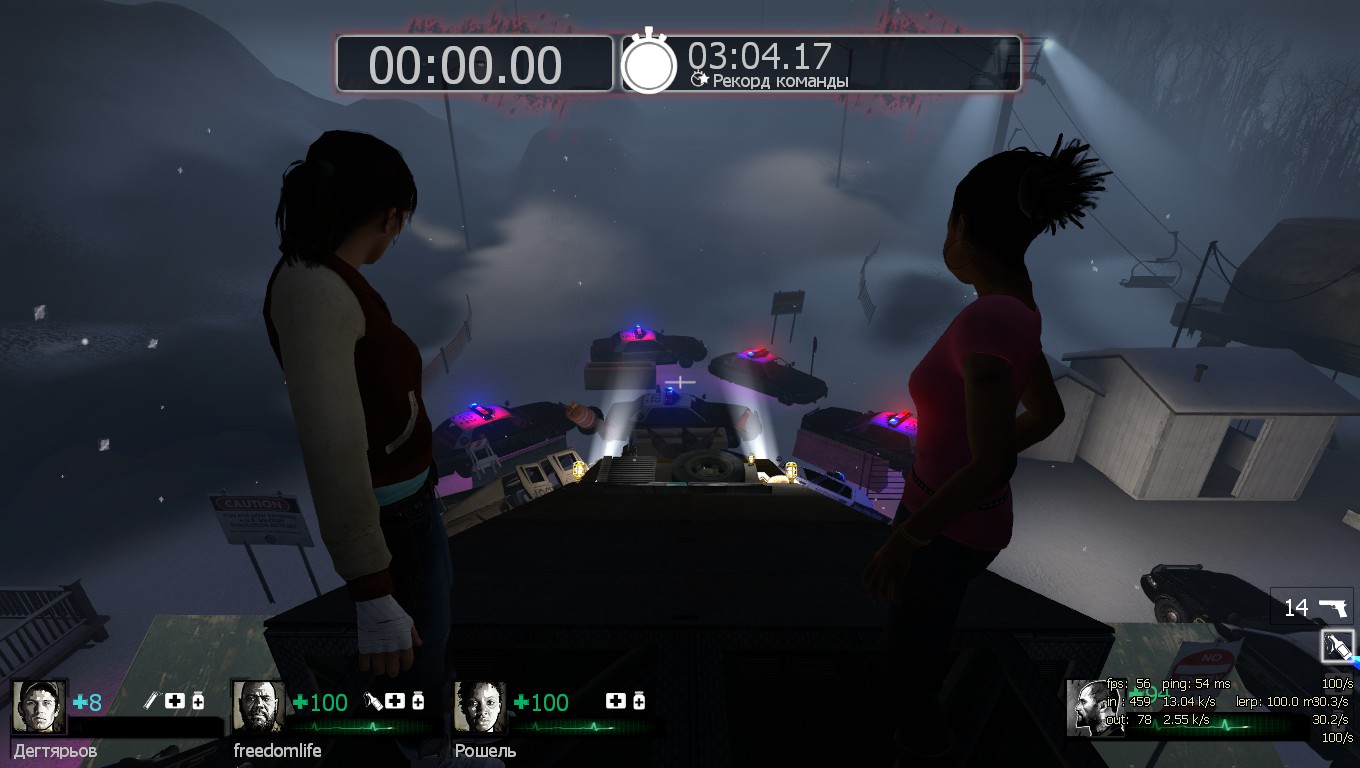The width and height of the screenshot is (1360, 768).
Task: Click the stopwatch icon by team record
Action: (650, 63)
